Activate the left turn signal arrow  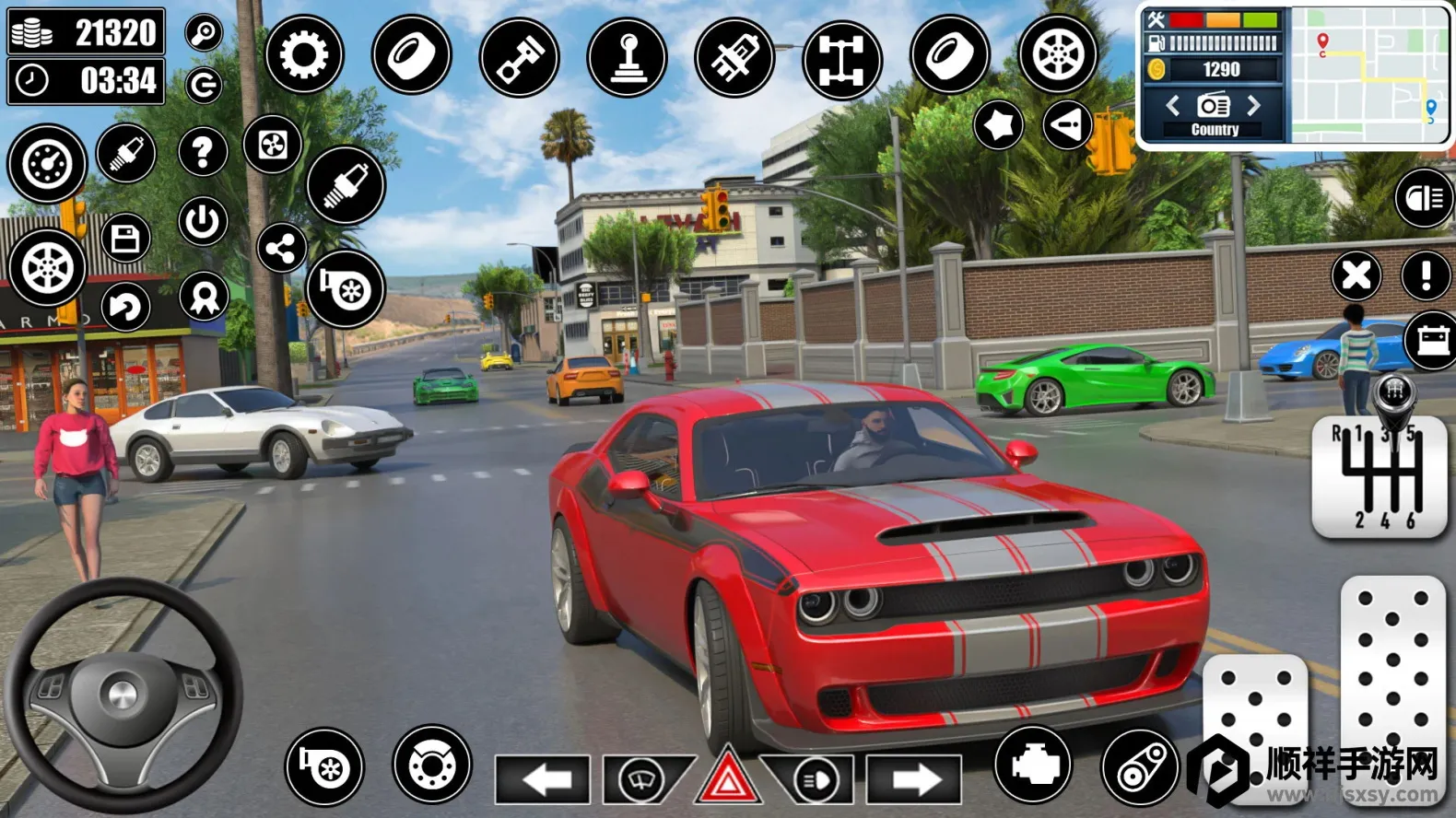point(544,779)
